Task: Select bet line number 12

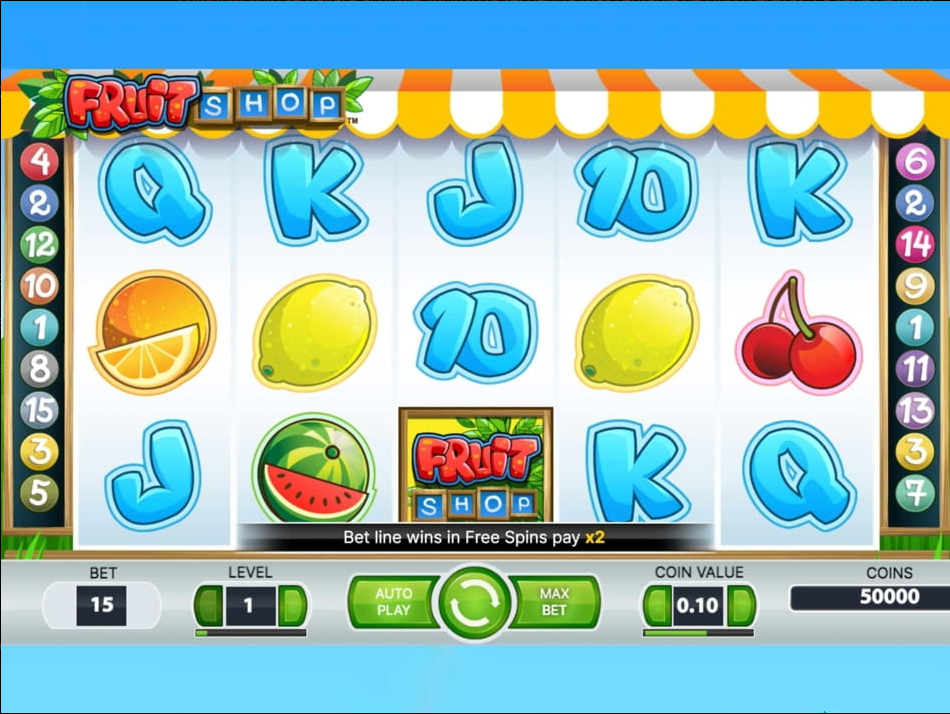Action: 39,244
